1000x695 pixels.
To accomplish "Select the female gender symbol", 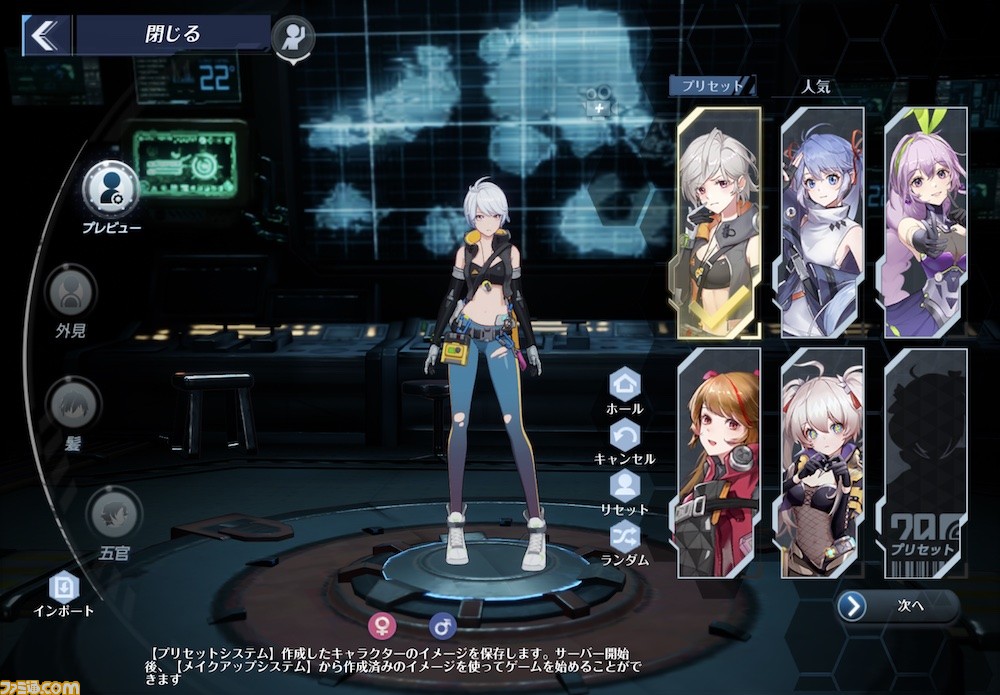I will (x=381, y=626).
